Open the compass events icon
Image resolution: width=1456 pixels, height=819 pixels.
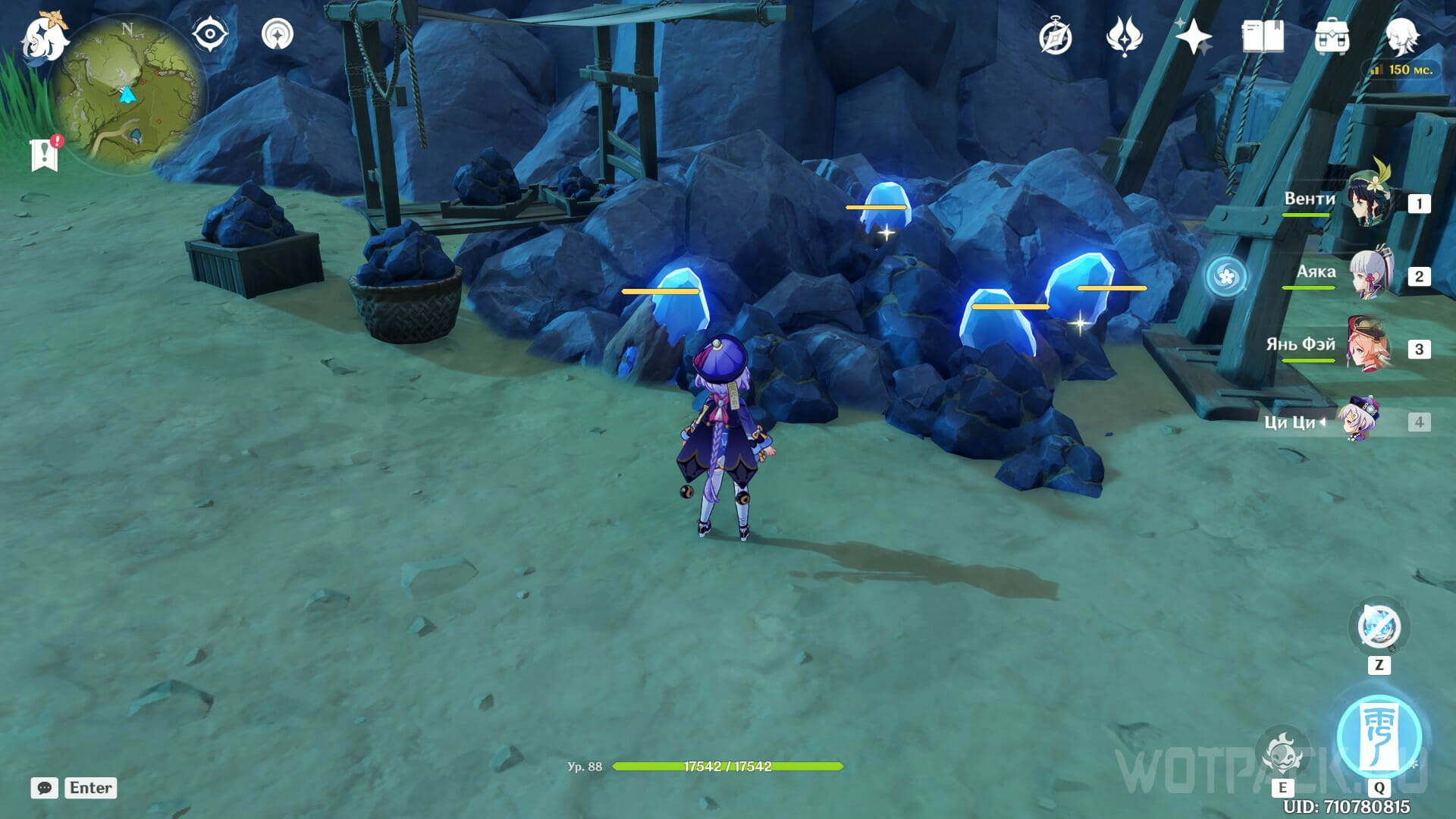tap(1056, 37)
